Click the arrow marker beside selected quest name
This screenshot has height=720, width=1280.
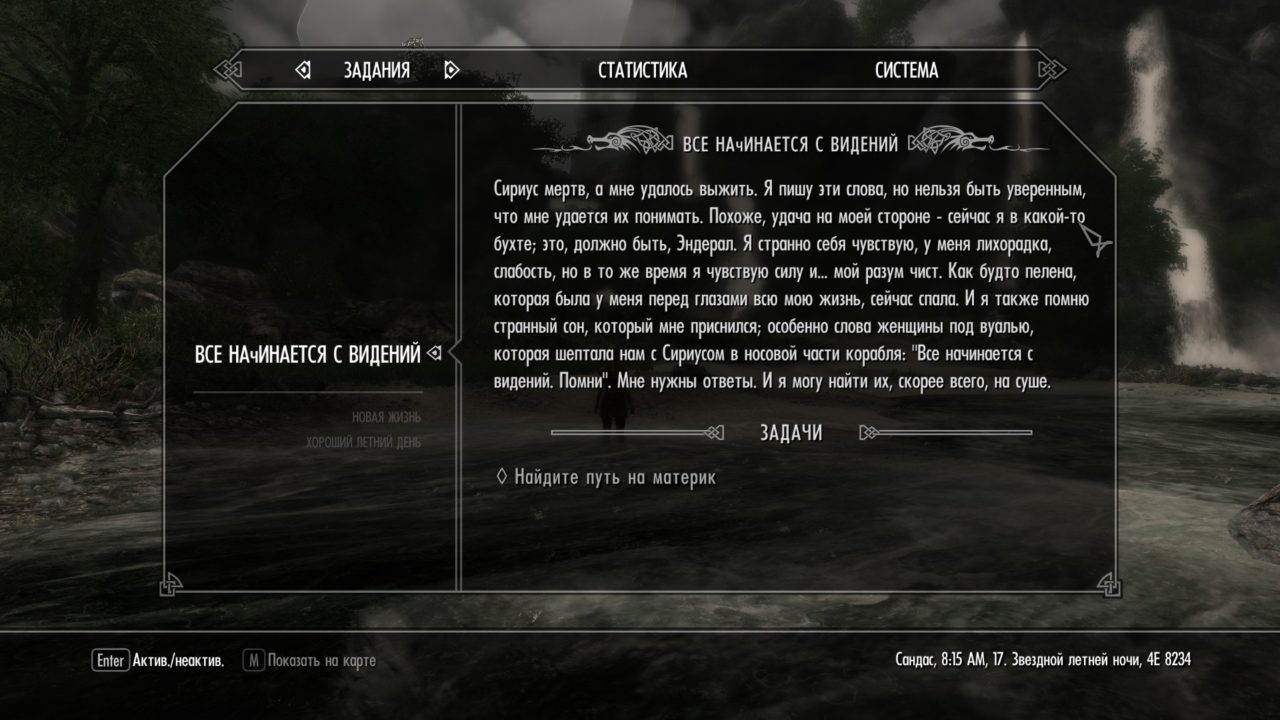(432, 352)
